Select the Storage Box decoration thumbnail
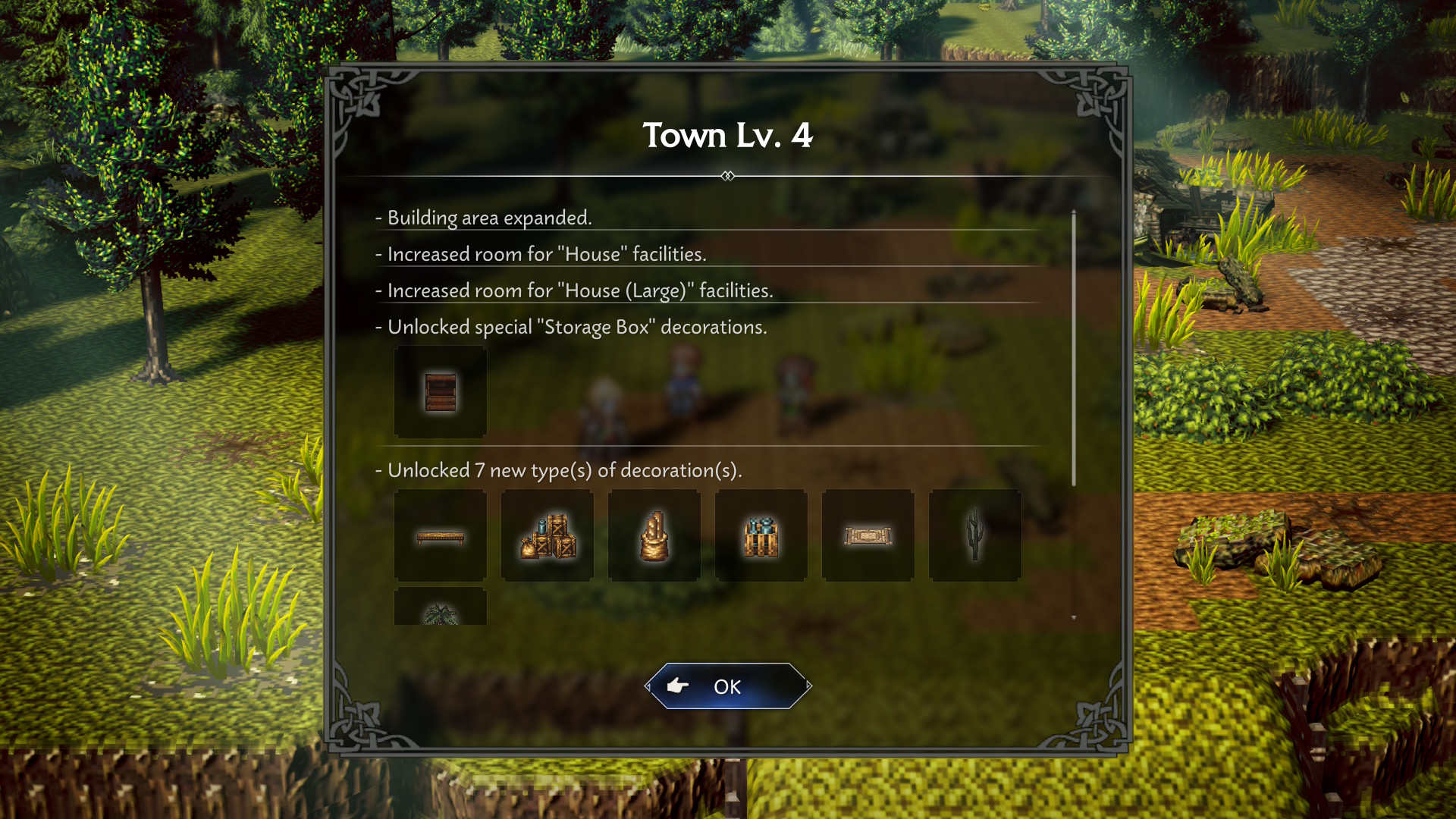 coord(441,392)
